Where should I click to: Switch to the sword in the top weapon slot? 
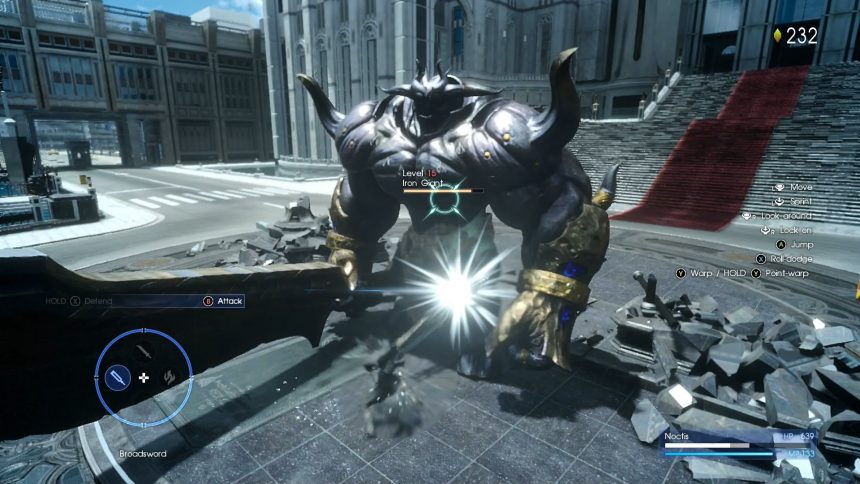[x=144, y=352]
